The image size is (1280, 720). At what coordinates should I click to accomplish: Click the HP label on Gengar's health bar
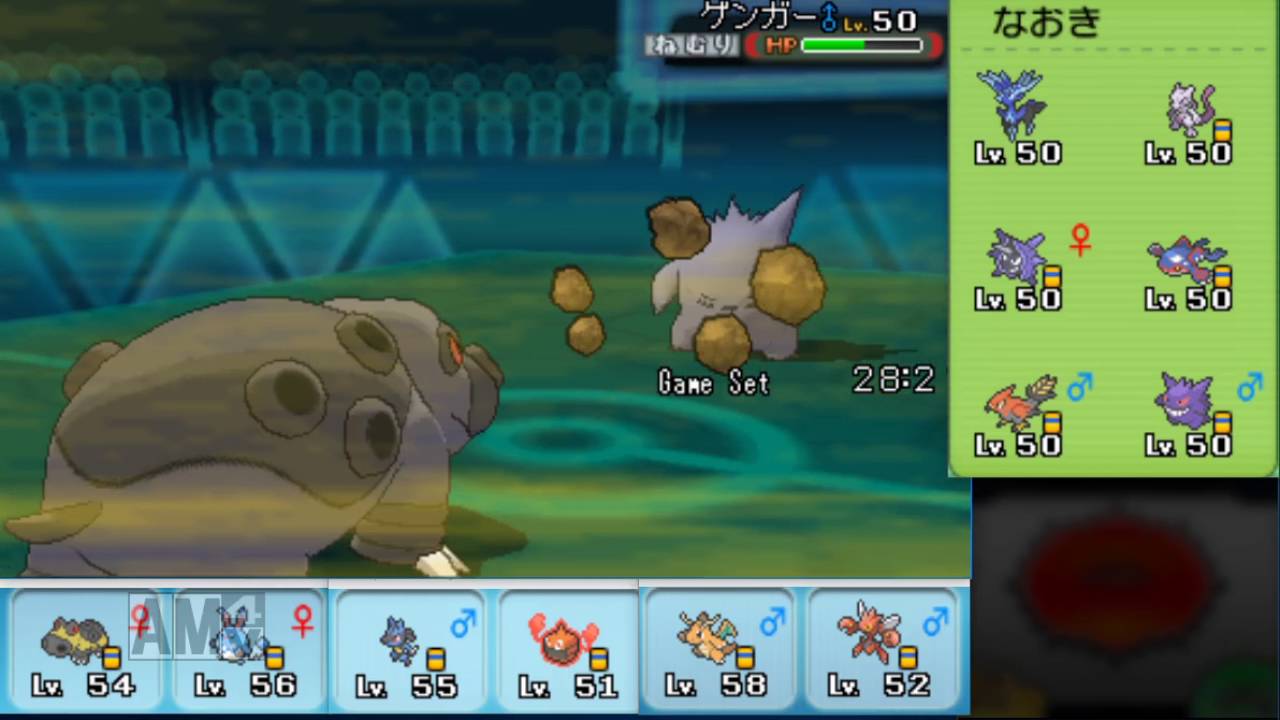tap(780, 45)
